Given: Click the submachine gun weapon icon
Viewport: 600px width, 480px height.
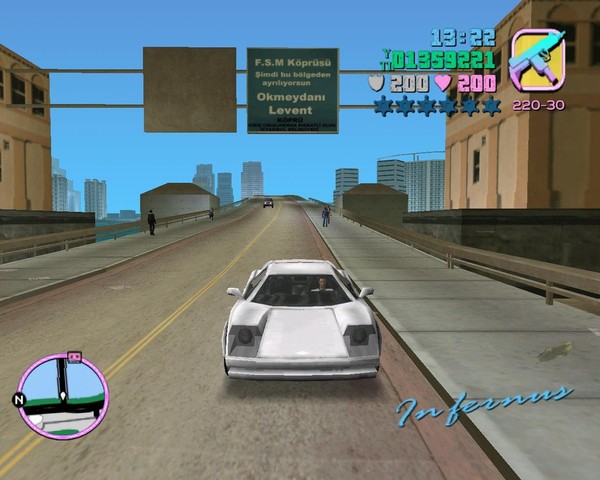Looking at the screenshot, I should pyautogui.click(x=537, y=59).
